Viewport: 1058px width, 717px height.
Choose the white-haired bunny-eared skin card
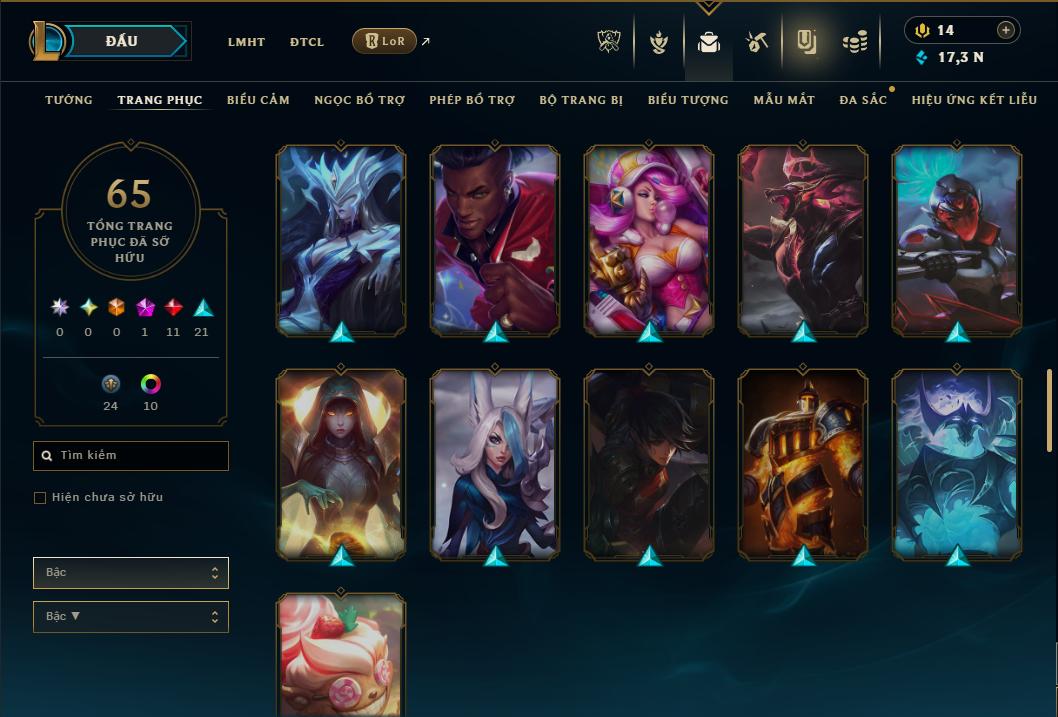[495, 463]
